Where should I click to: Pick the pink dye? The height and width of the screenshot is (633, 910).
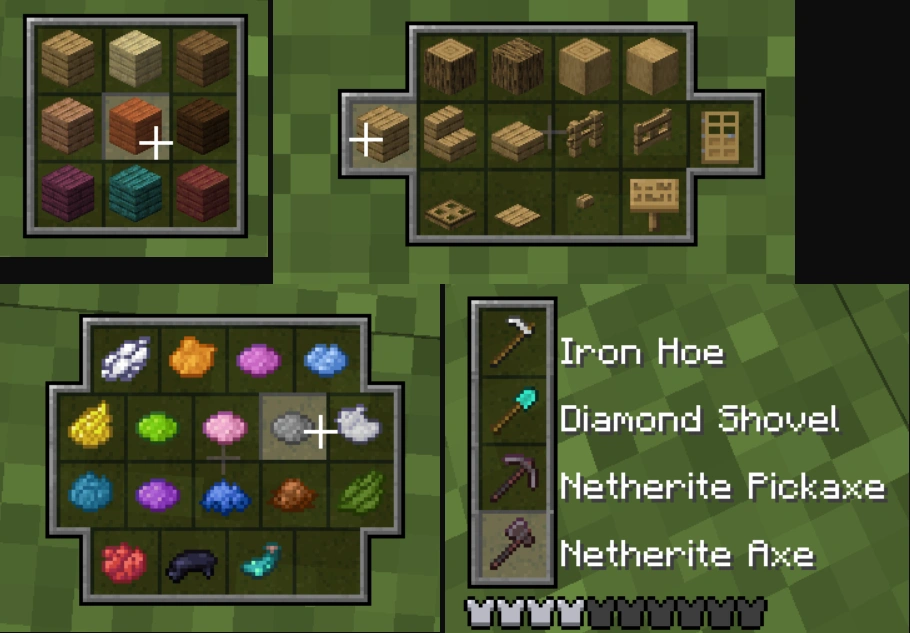(x=225, y=426)
